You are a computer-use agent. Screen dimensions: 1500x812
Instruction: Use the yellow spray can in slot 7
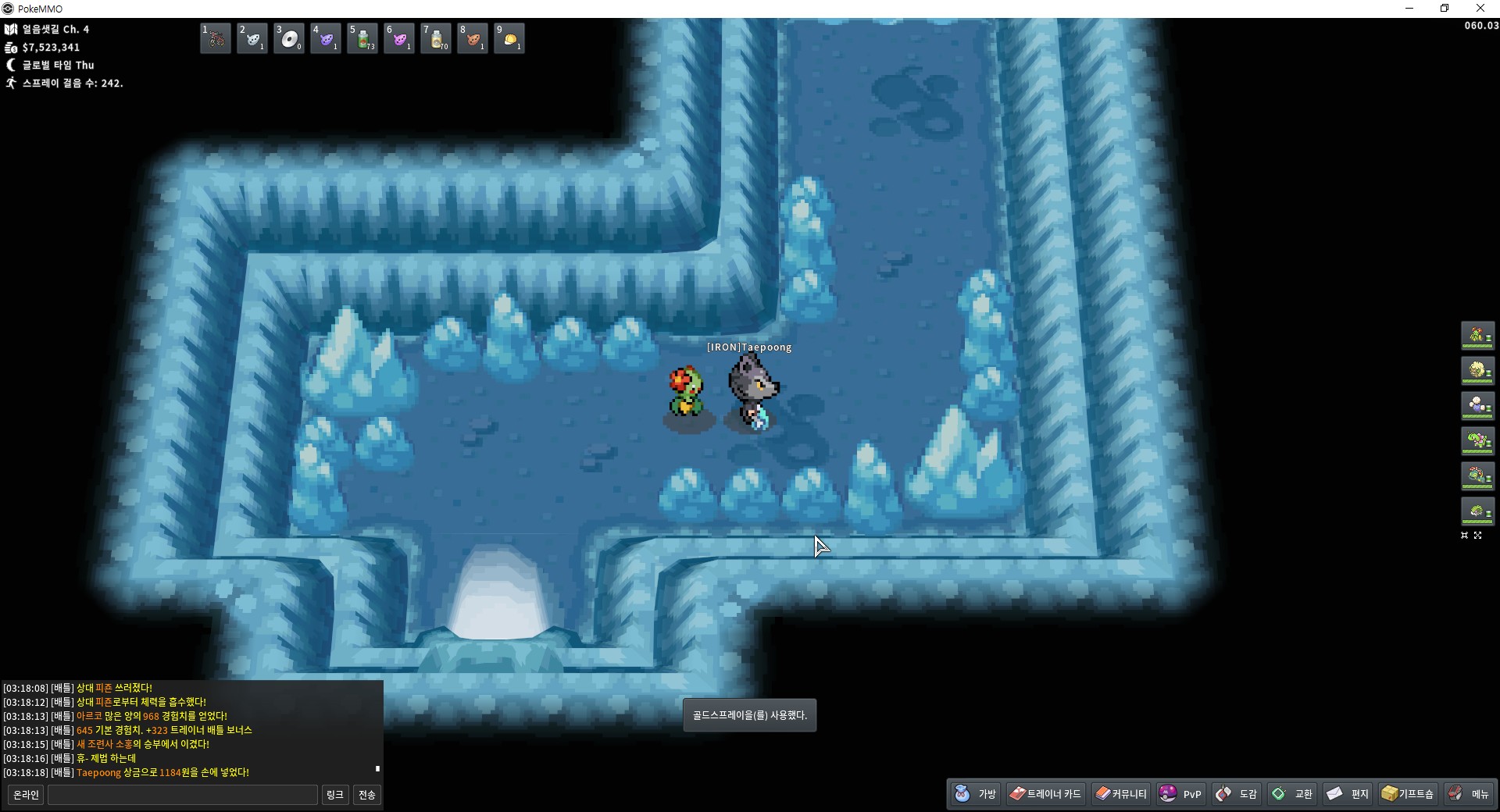click(436, 38)
